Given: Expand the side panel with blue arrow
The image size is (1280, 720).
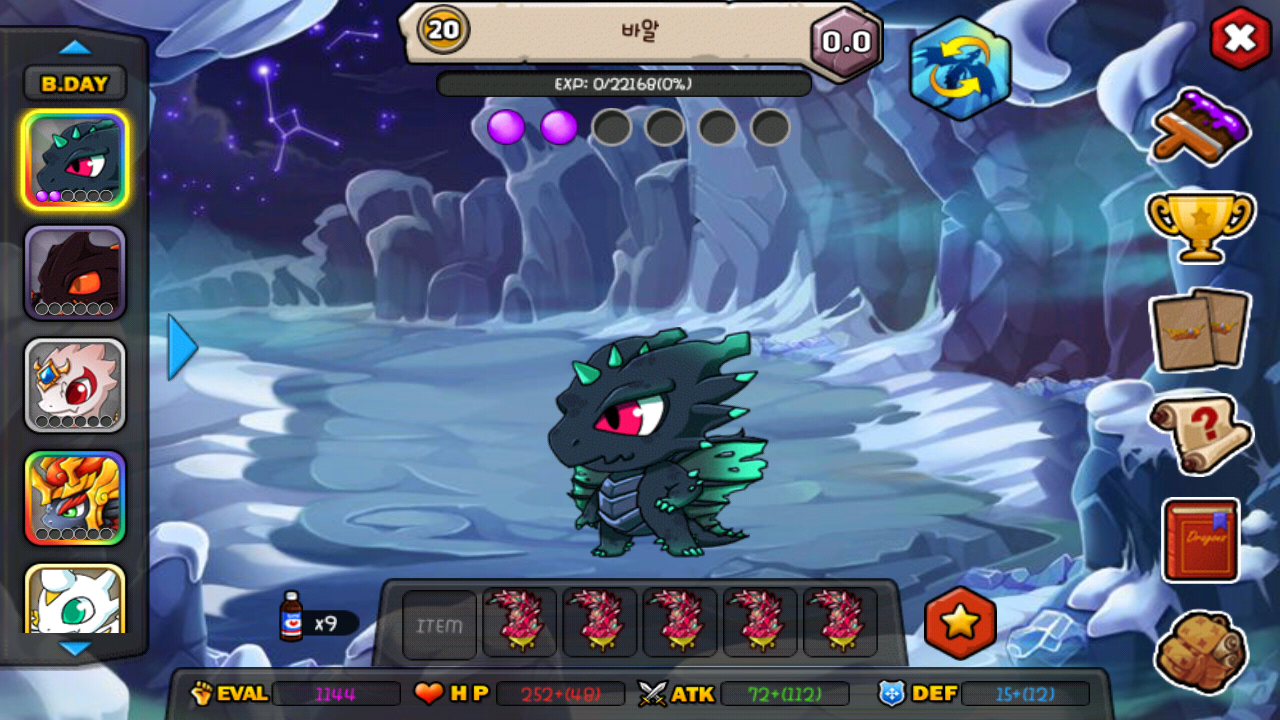Looking at the screenshot, I should (x=181, y=347).
